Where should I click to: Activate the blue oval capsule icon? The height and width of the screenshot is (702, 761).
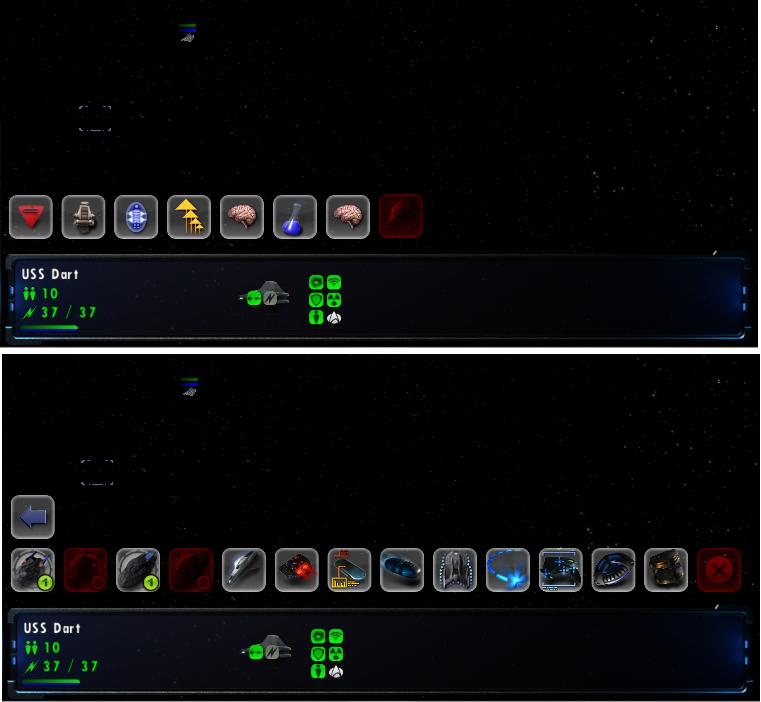pos(137,216)
